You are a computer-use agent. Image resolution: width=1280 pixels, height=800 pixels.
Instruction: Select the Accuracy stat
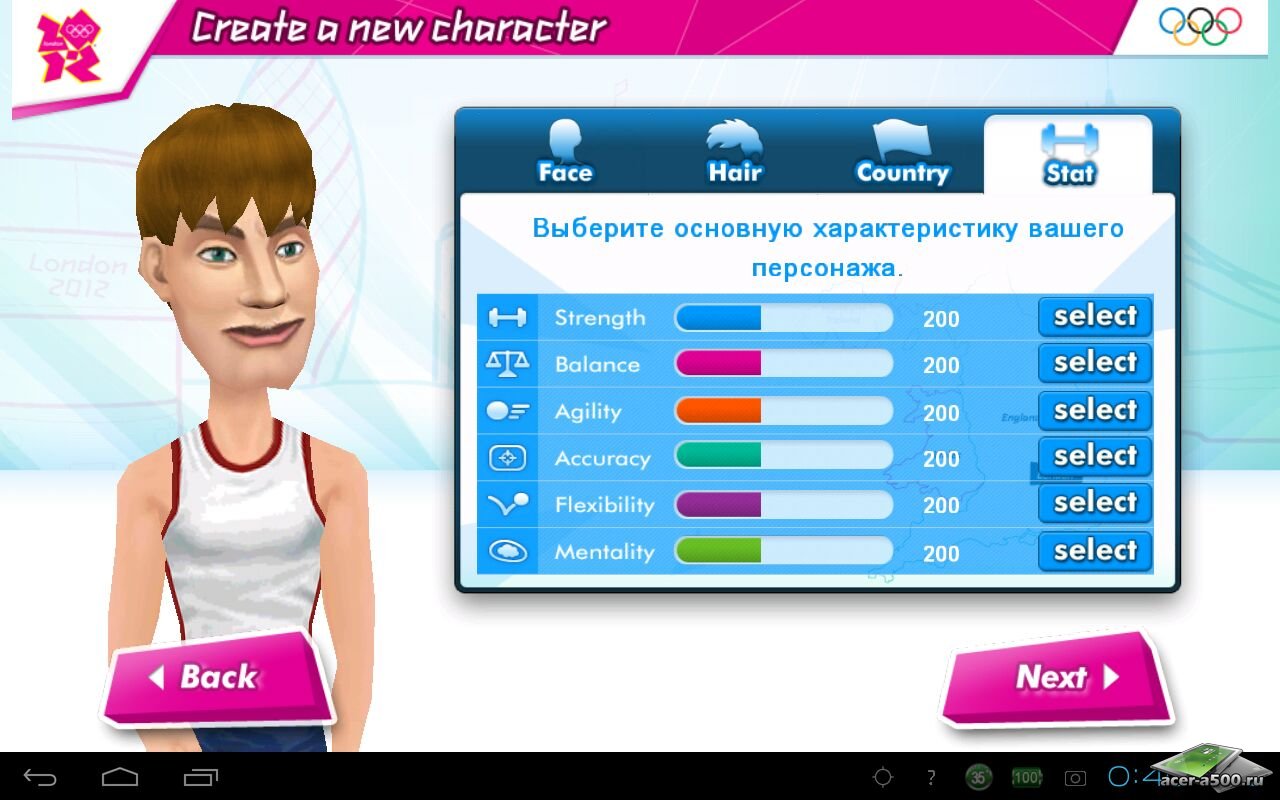coord(1095,457)
